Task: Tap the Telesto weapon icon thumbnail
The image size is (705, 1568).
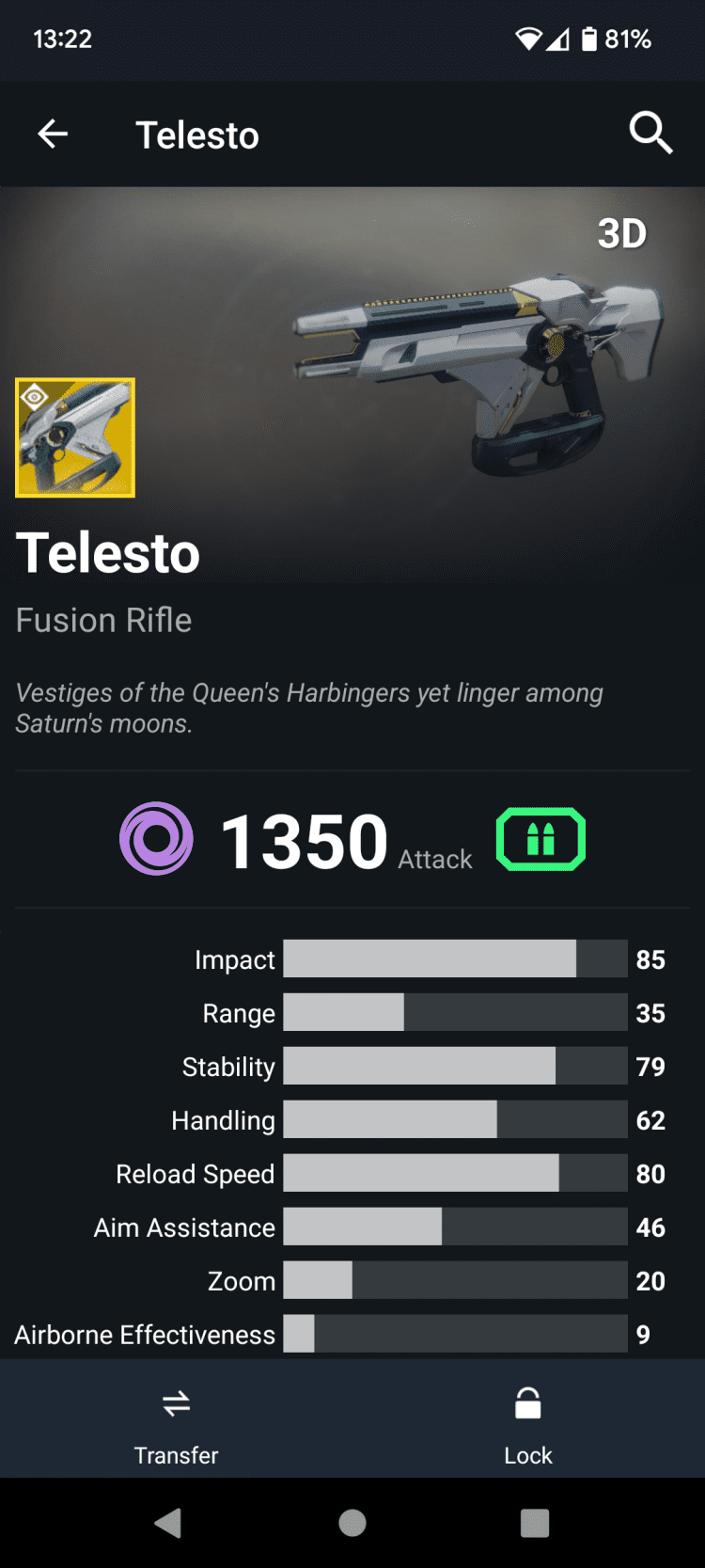Action: [75, 437]
